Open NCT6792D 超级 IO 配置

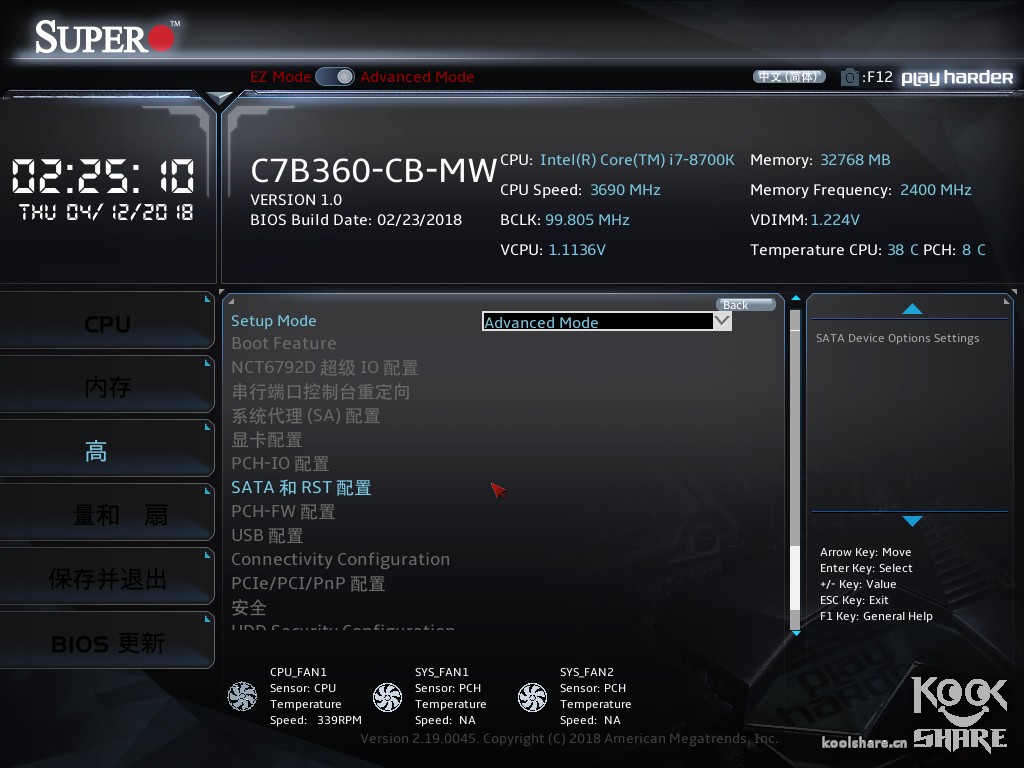[325, 367]
